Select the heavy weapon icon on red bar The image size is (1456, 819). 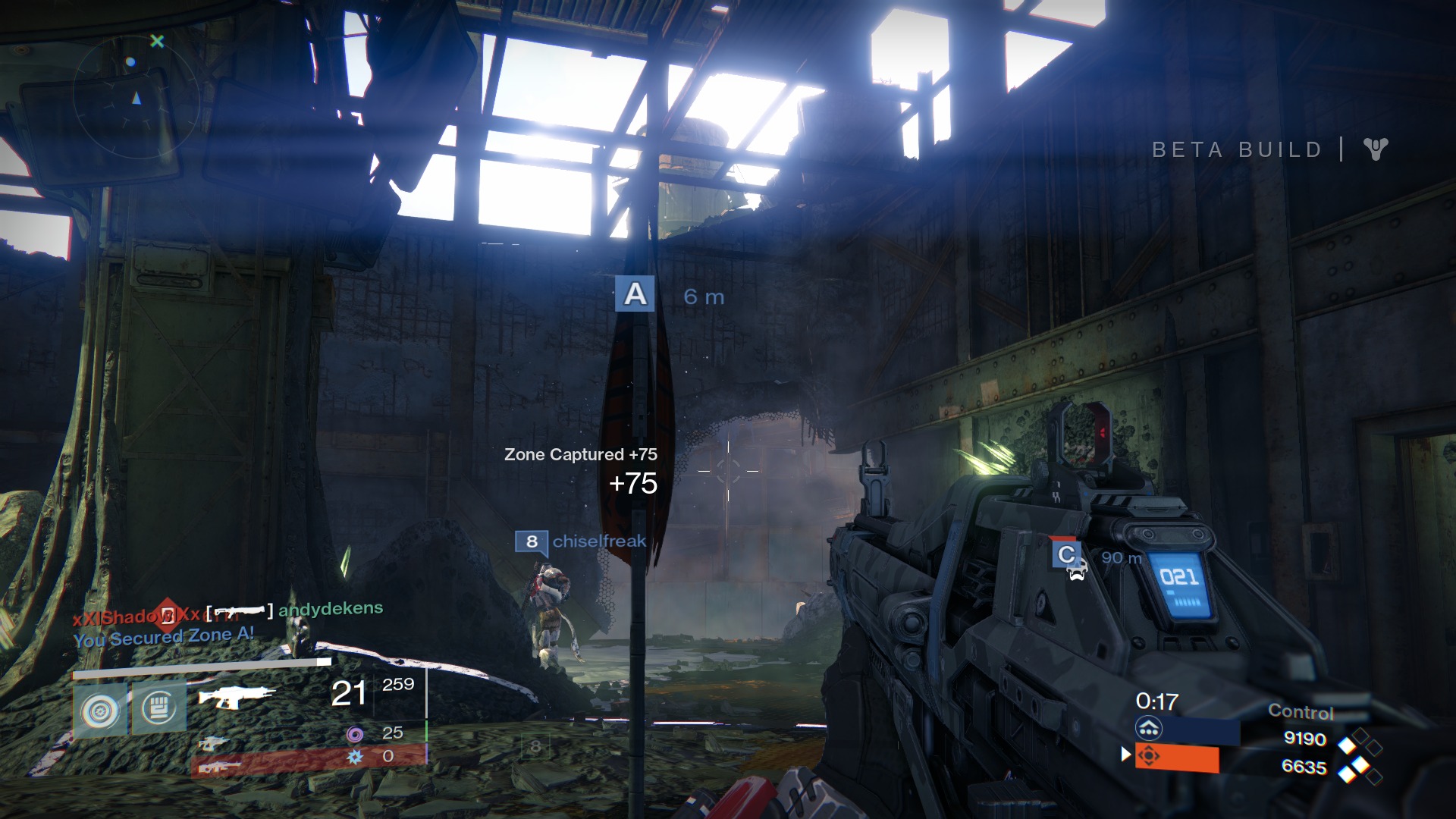click(x=219, y=767)
